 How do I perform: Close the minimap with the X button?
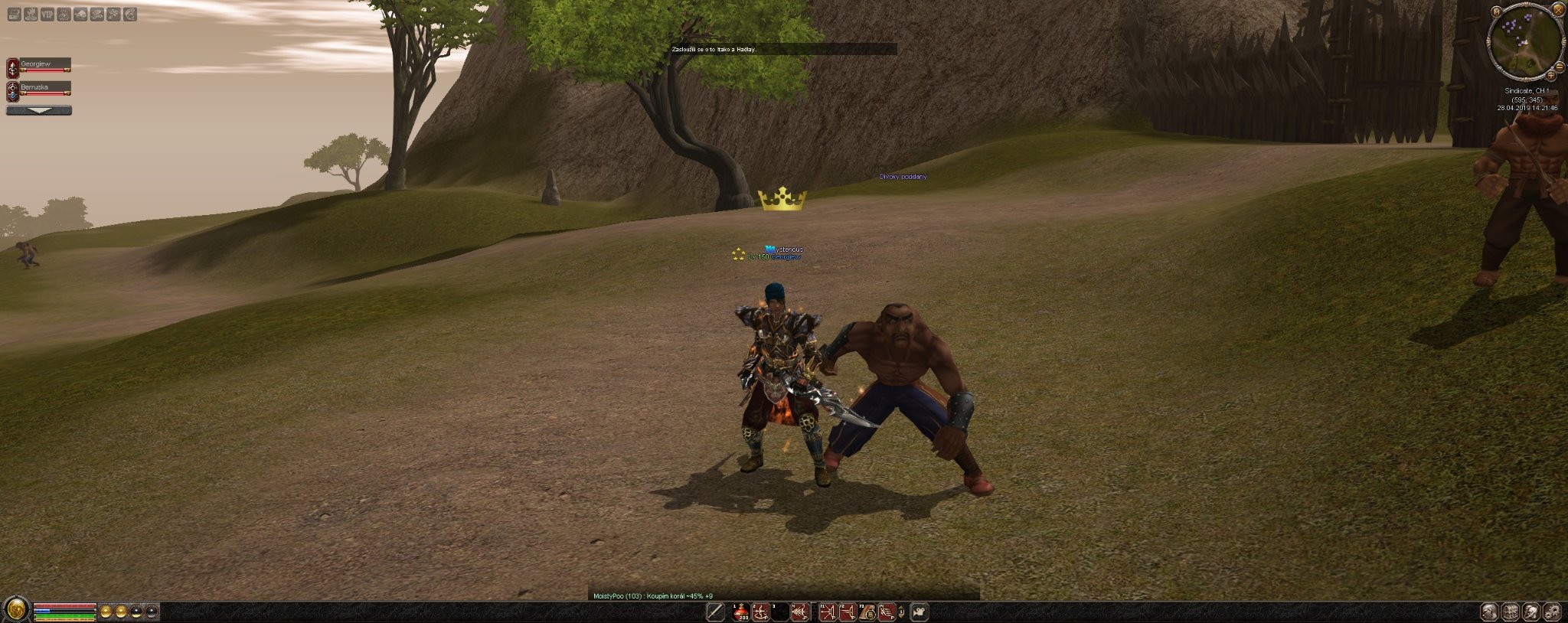tap(1557, 10)
